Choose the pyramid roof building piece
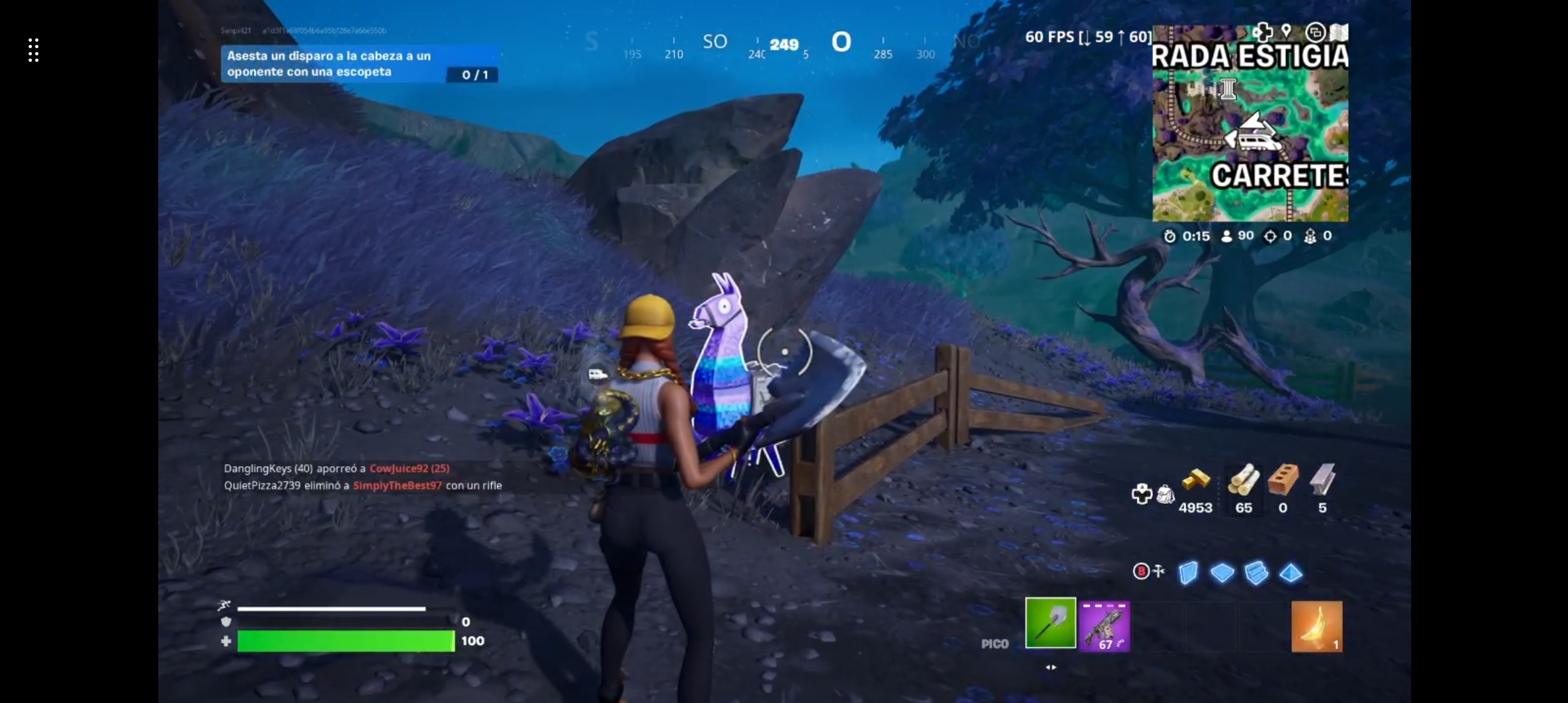 tap(1291, 573)
